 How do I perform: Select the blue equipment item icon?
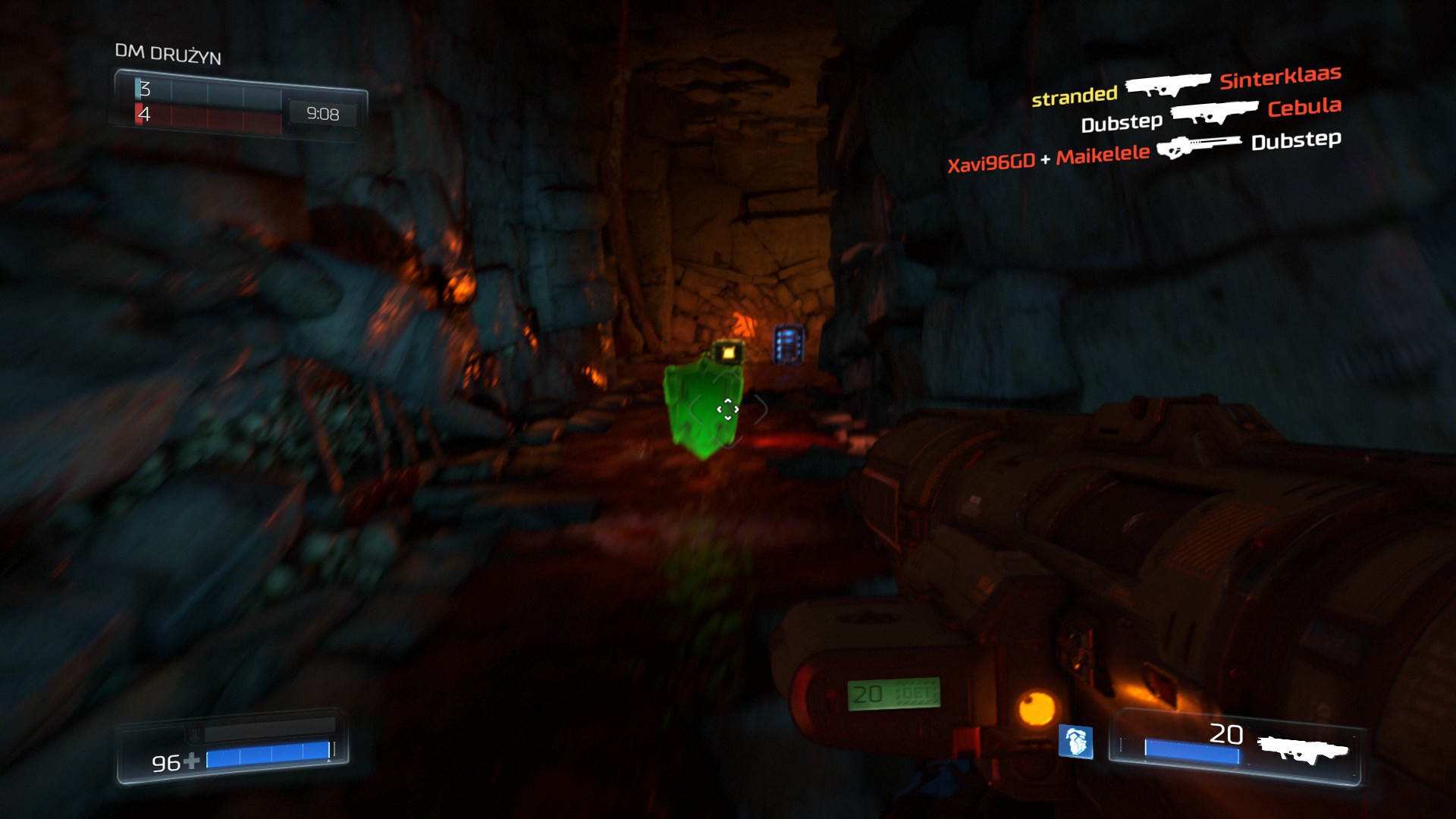(1075, 741)
